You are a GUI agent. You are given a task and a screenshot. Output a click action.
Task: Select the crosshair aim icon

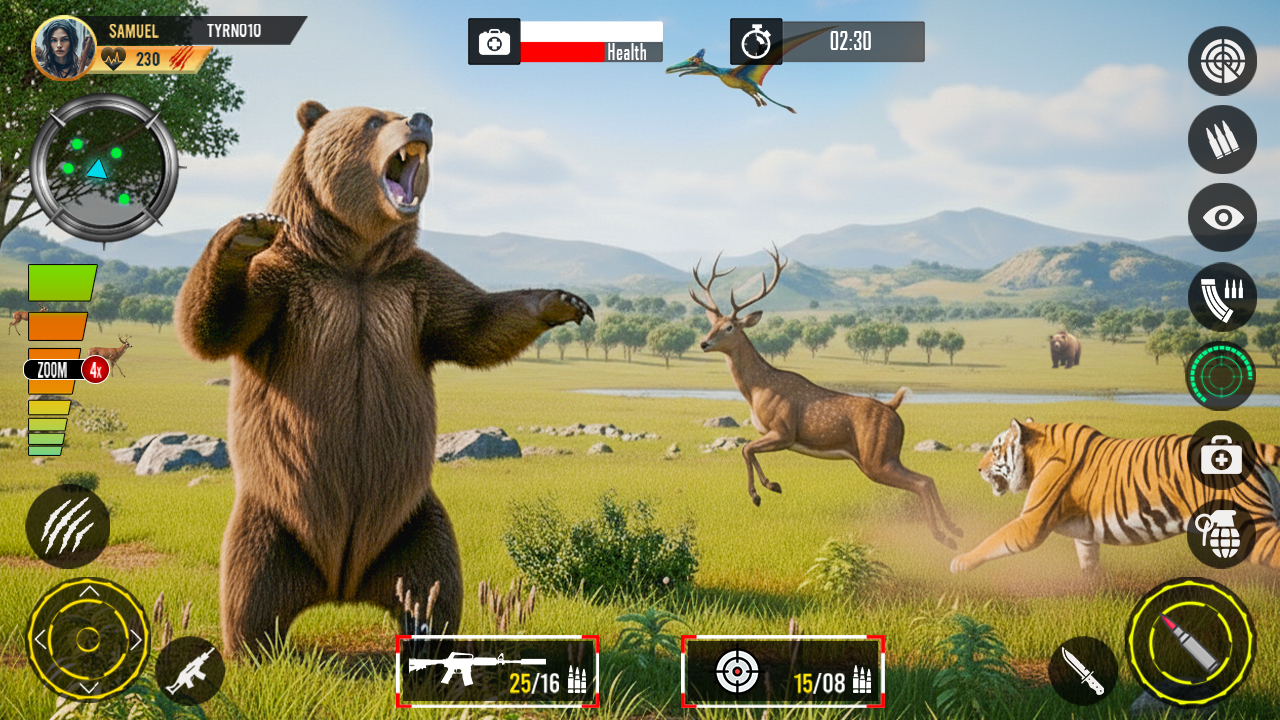pos(1222,61)
